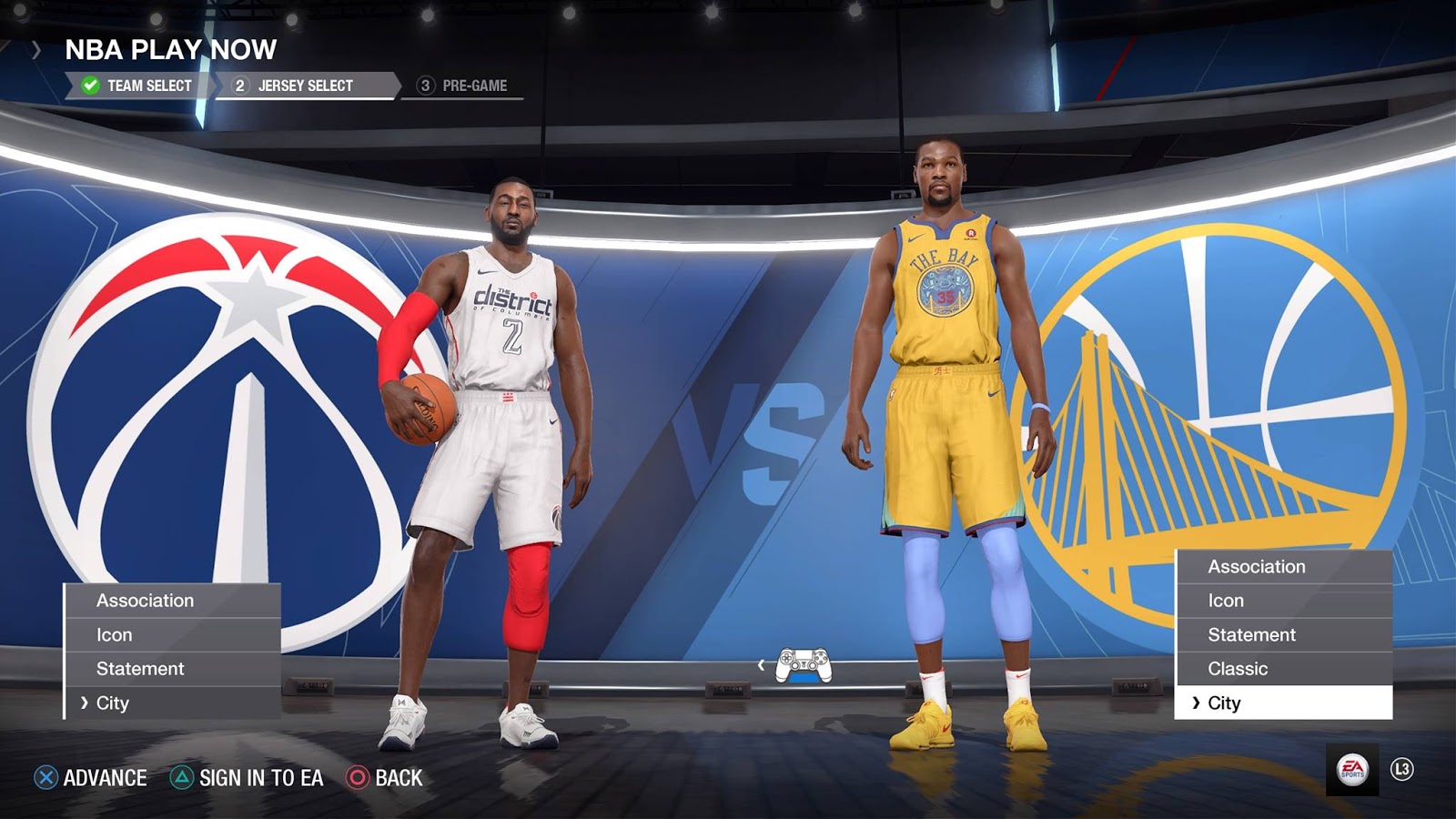Click the green checkmark on Team Select
1456x819 pixels.
[x=87, y=85]
